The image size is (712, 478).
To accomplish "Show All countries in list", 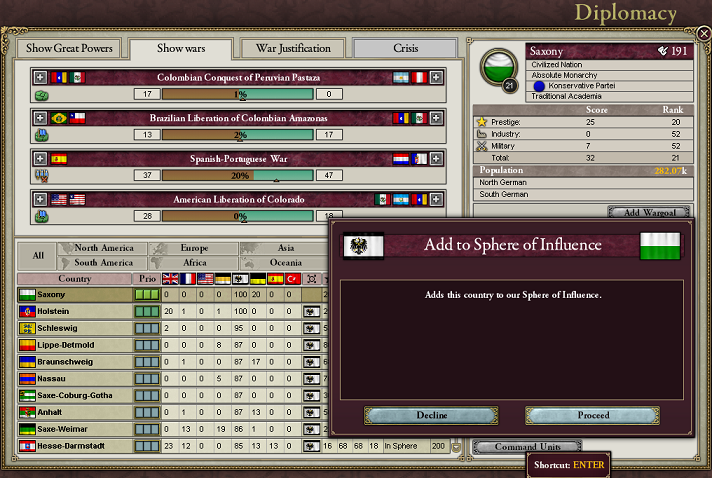I will (38, 255).
